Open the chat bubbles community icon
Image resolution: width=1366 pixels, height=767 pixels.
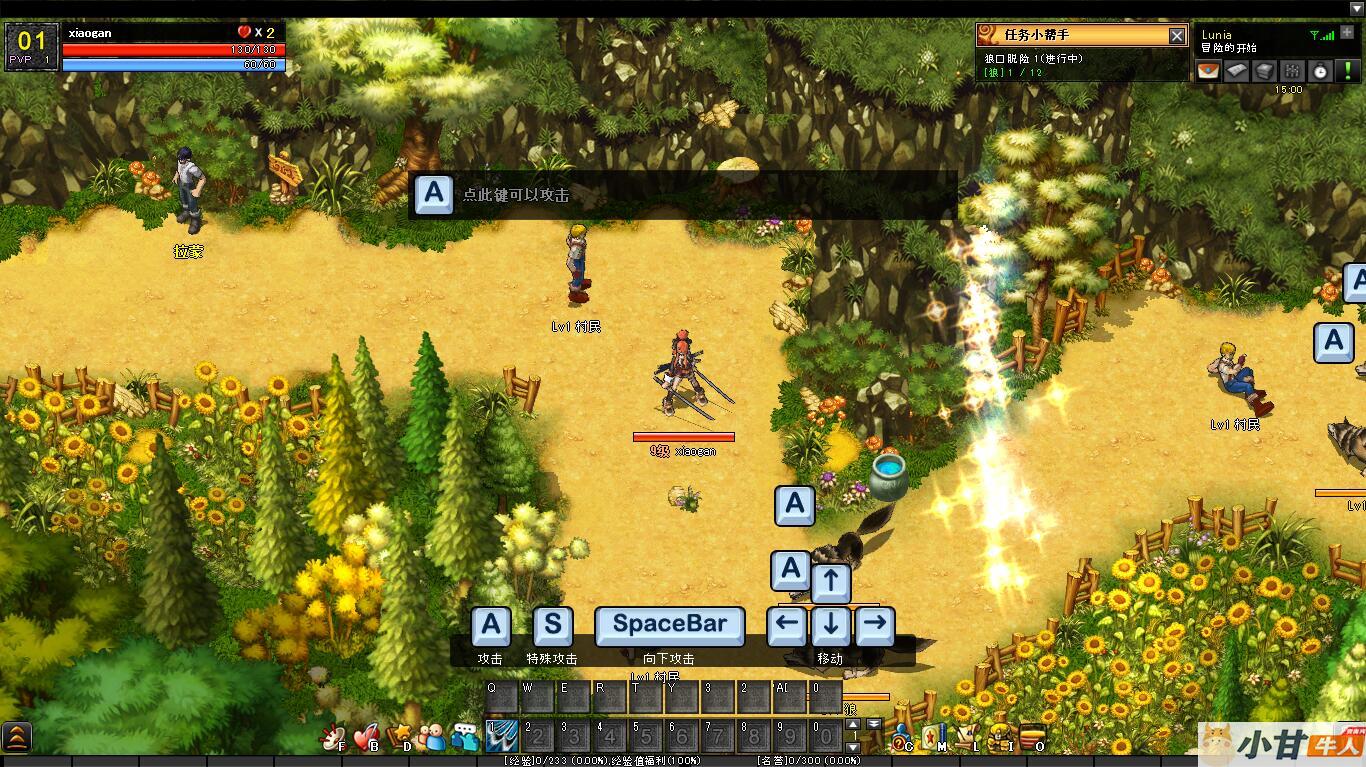(465, 738)
